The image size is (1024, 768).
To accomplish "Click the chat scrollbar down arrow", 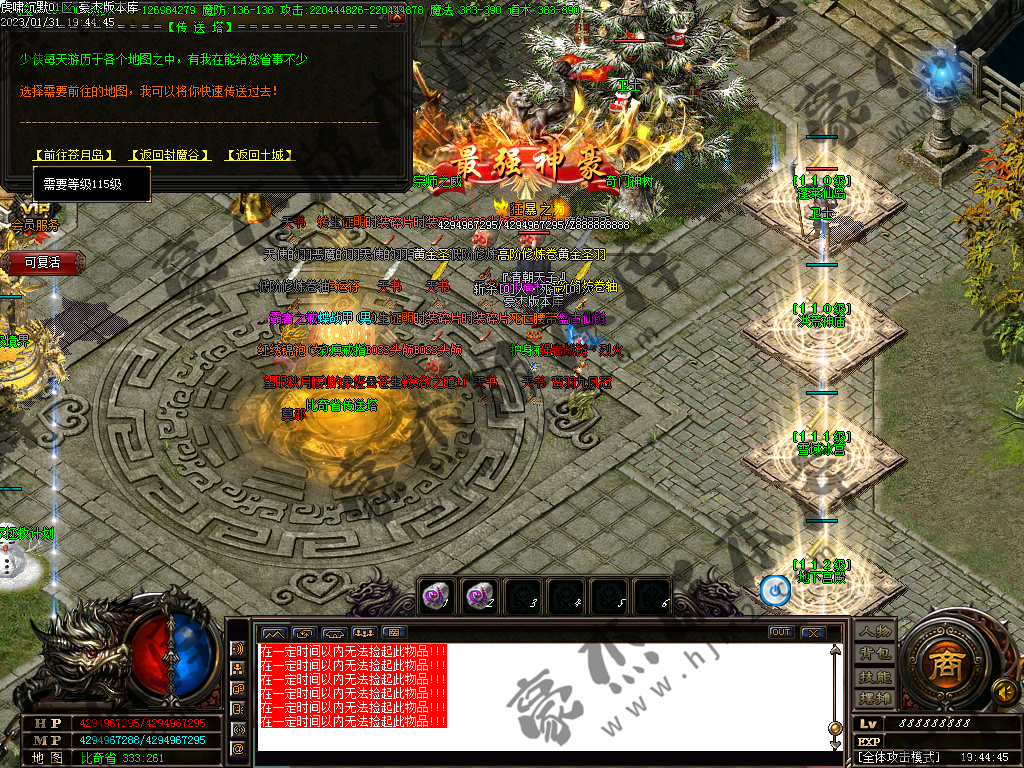I will (x=835, y=744).
